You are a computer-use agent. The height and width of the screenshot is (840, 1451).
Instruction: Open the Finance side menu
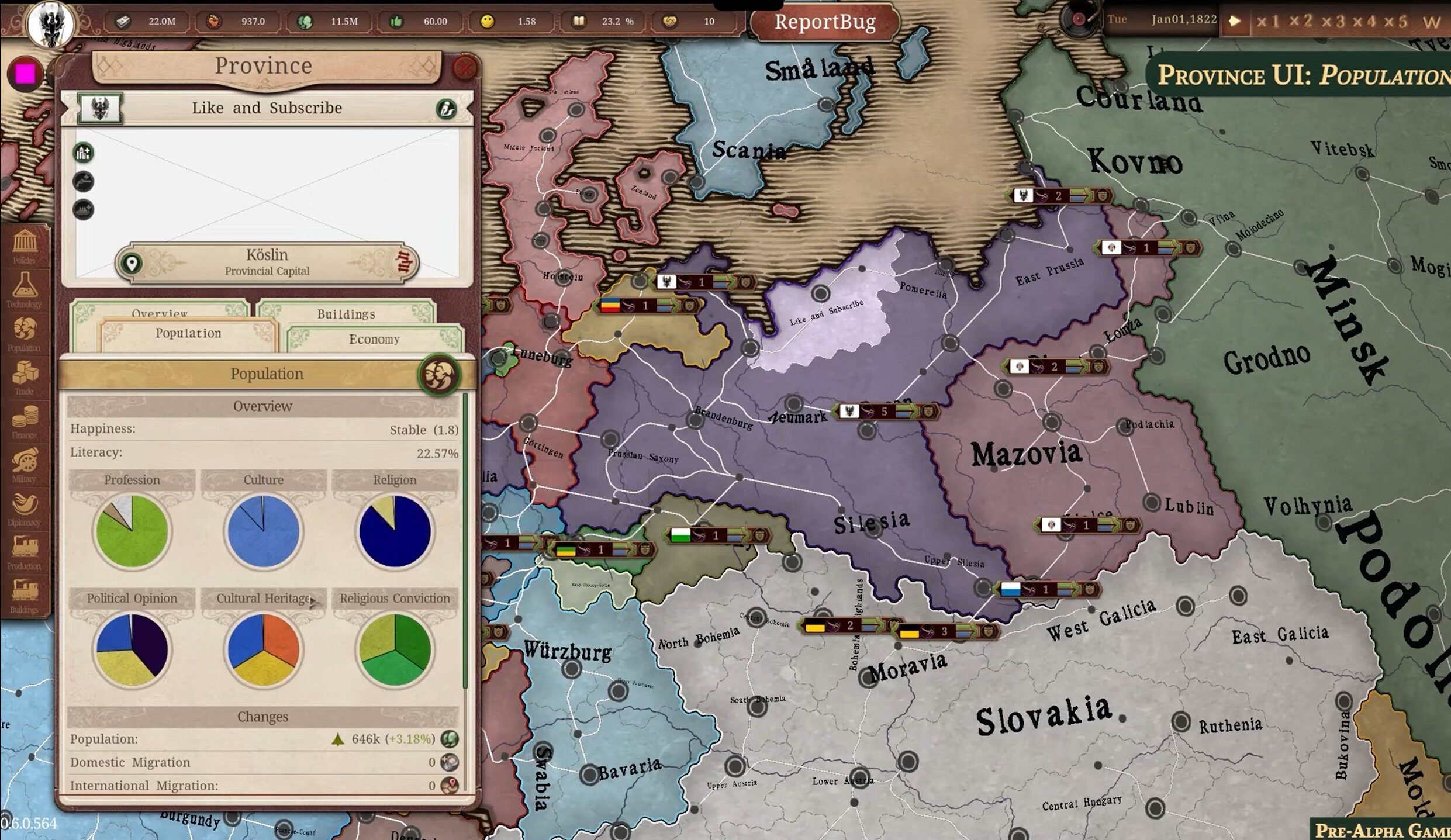[x=25, y=421]
